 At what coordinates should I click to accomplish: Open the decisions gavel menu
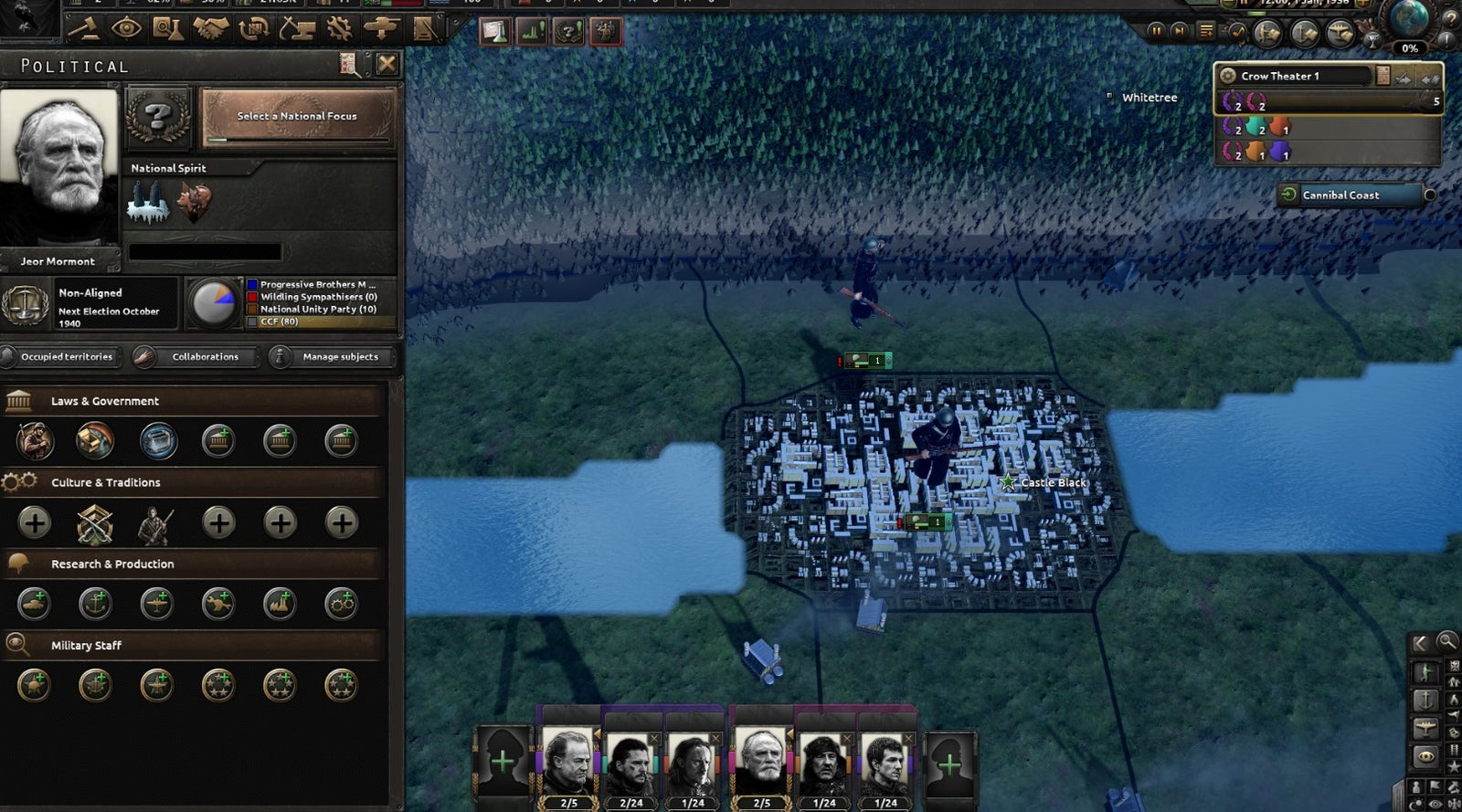click(x=83, y=29)
